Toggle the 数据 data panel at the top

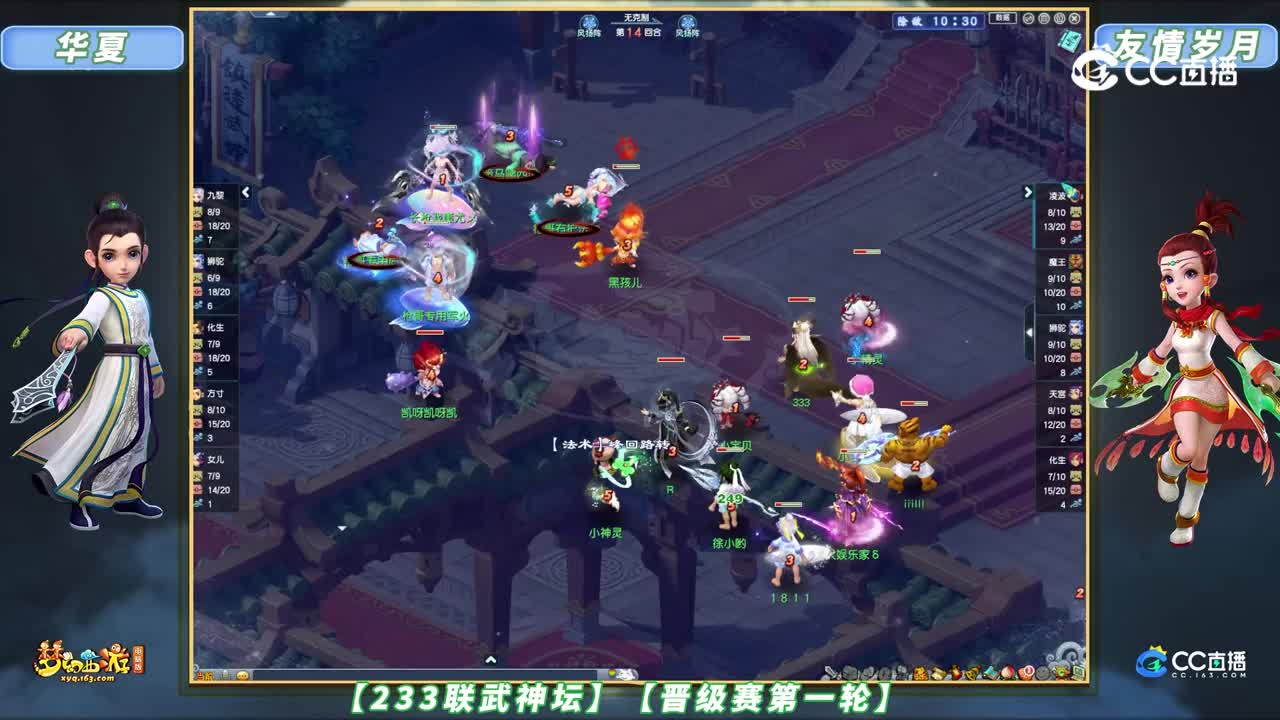click(x=1002, y=19)
